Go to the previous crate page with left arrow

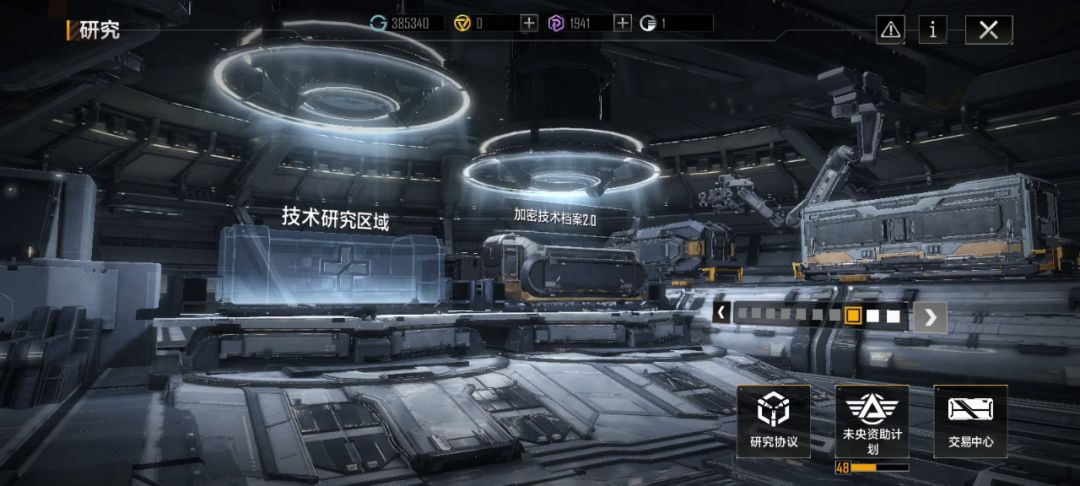(721, 314)
